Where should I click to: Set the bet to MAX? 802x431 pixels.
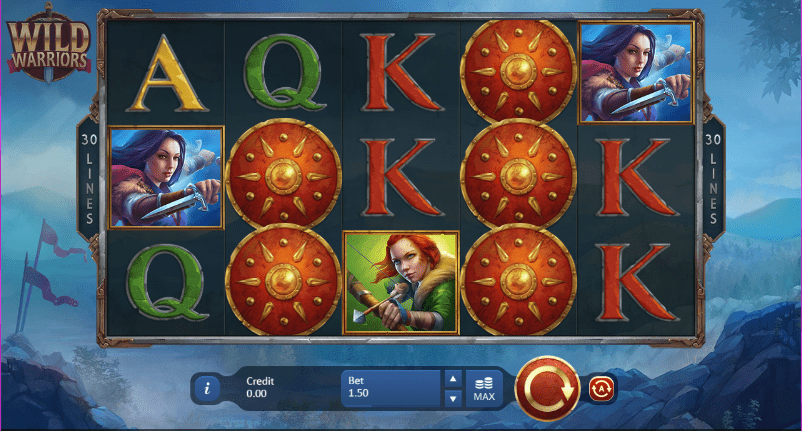(x=484, y=389)
